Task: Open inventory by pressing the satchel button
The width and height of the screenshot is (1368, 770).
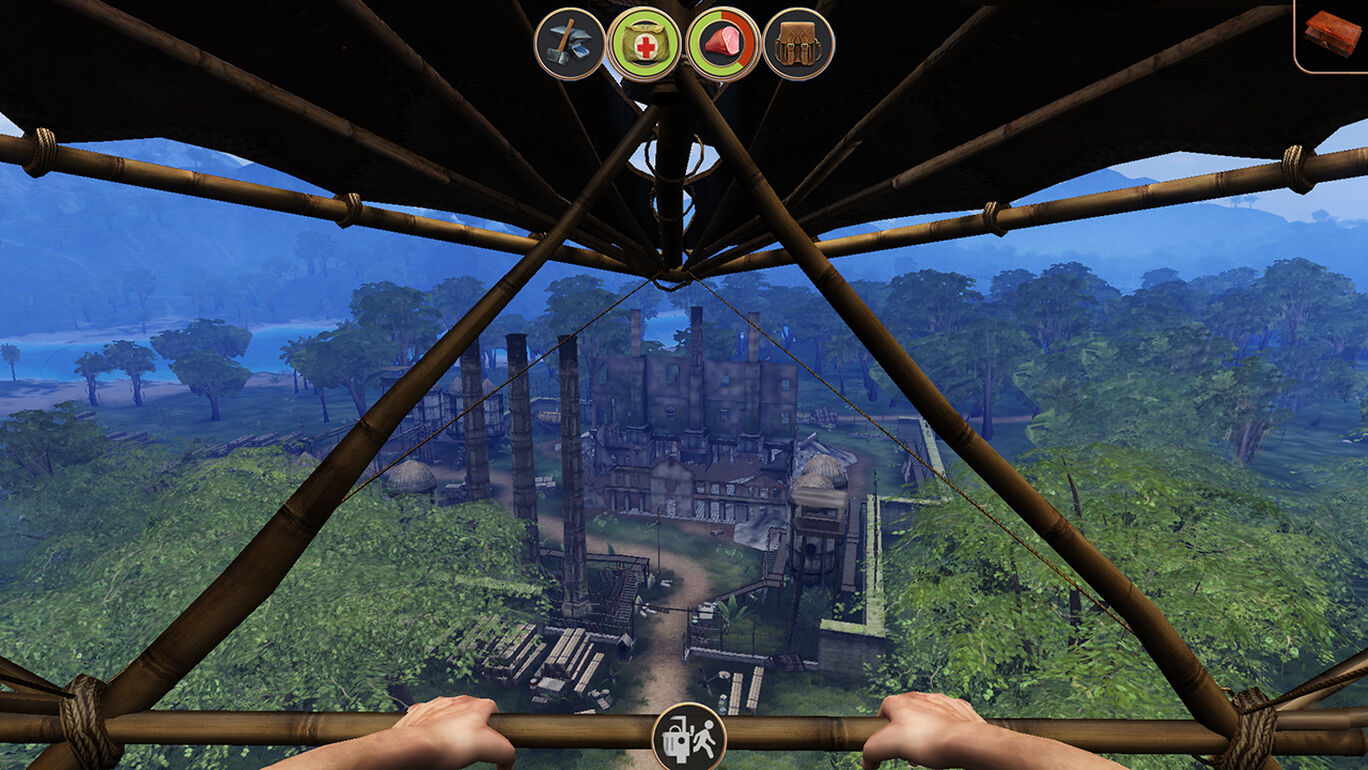Action: tap(797, 42)
